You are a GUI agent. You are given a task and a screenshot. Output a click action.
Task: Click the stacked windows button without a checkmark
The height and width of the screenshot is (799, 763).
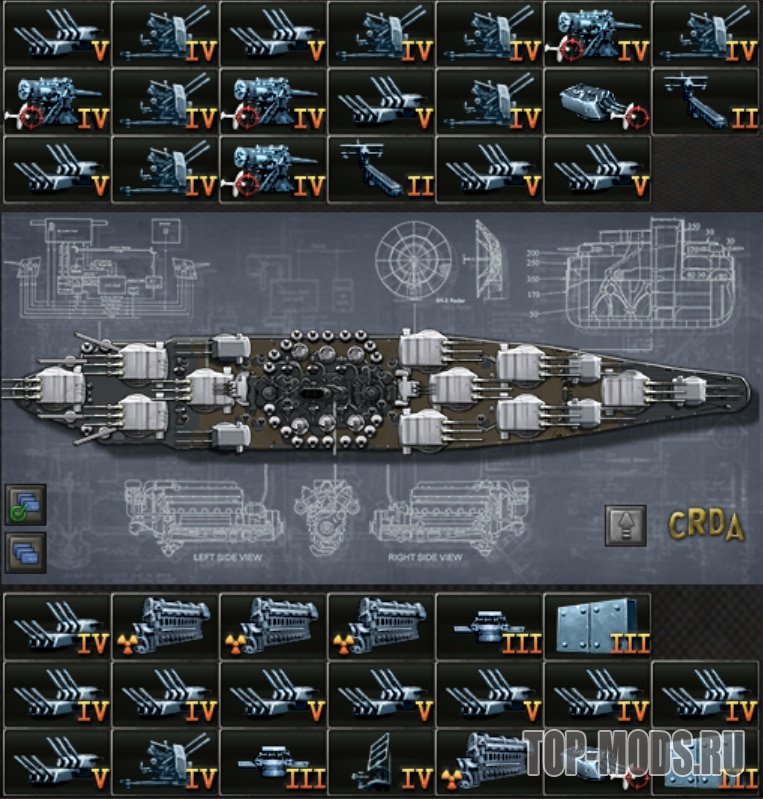25,552
